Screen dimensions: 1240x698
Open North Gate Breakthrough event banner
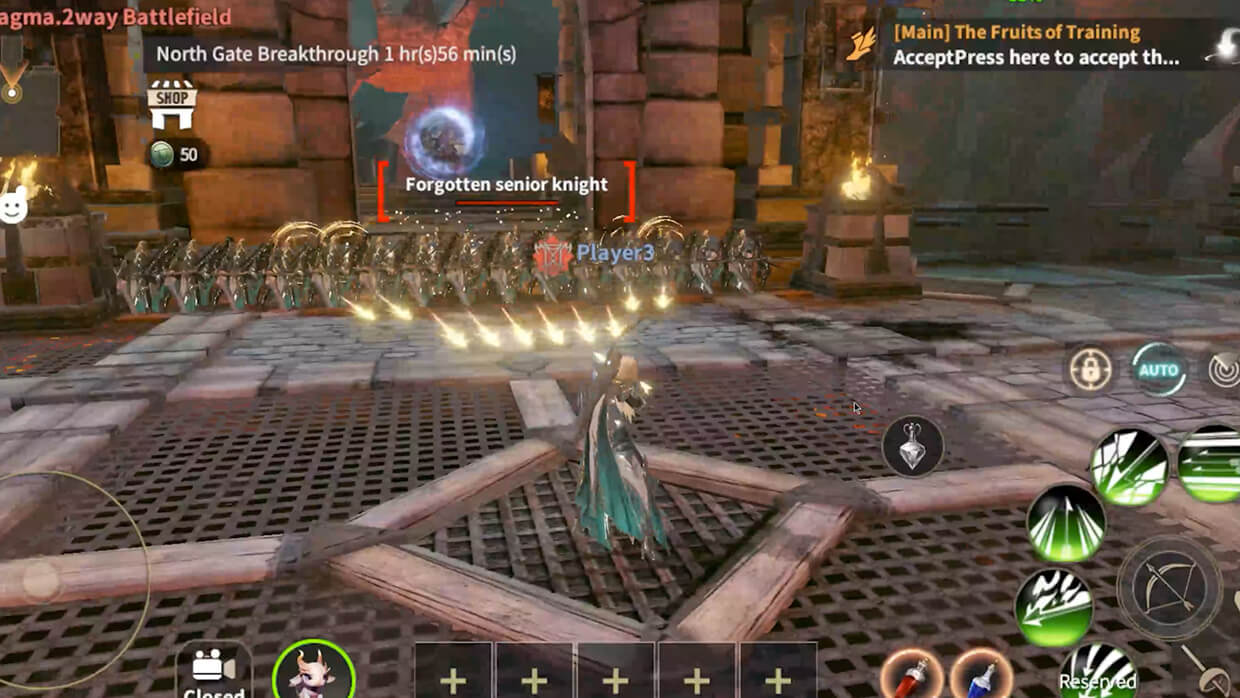click(x=336, y=54)
